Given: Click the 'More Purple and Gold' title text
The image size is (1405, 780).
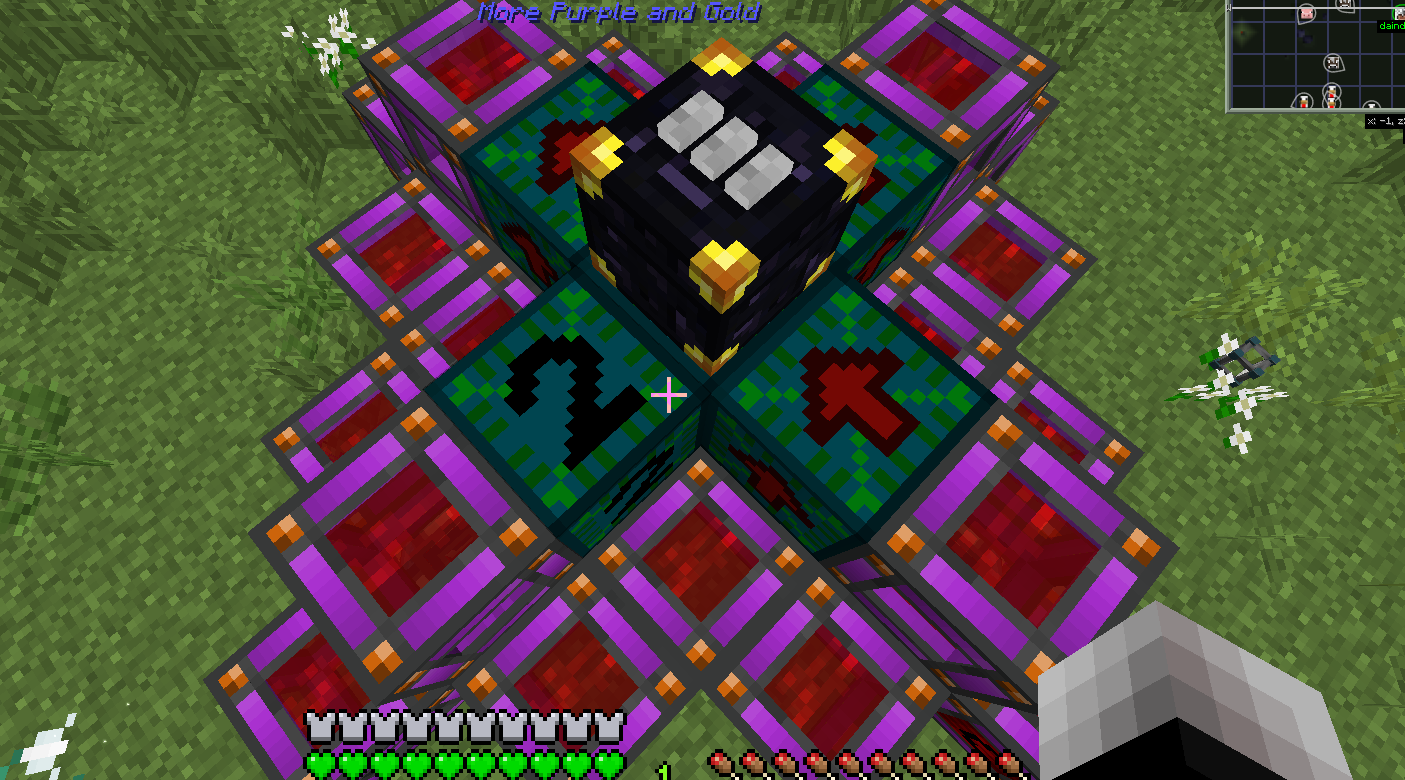Looking at the screenshot, I should coord(620,13).
